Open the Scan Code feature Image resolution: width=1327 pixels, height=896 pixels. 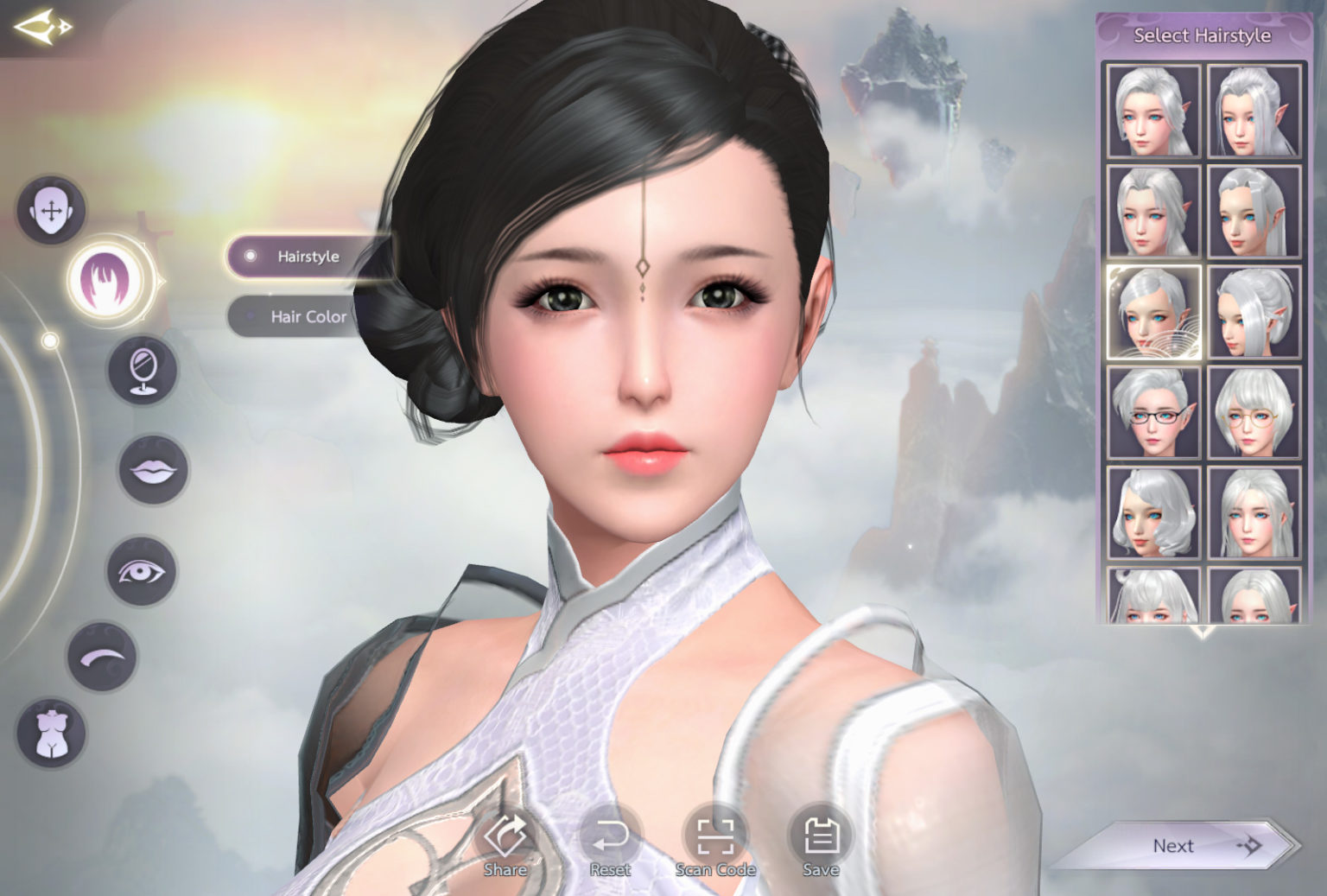click(x=717, y=836)
